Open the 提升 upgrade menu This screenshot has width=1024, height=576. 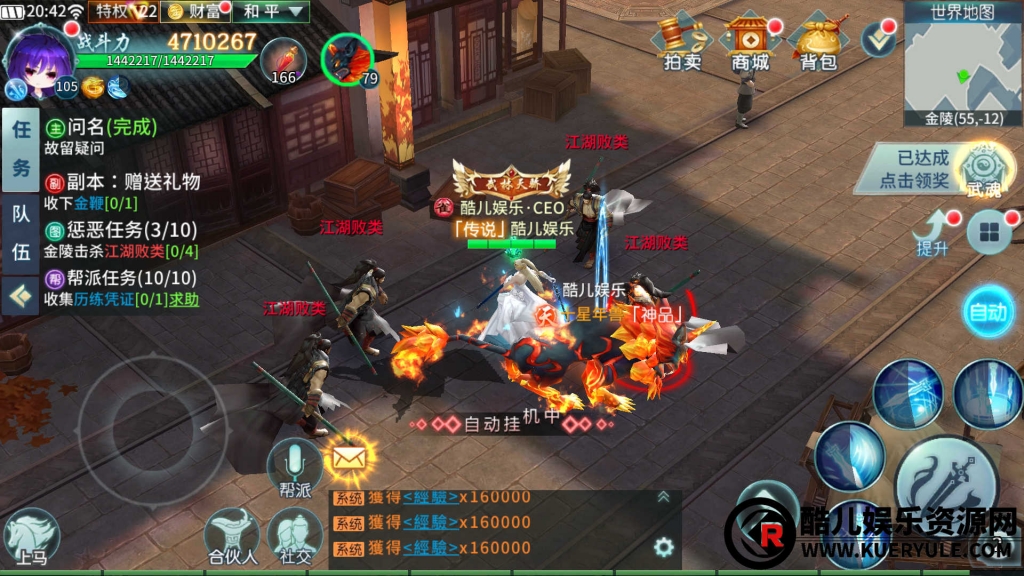tap(932, 233)
